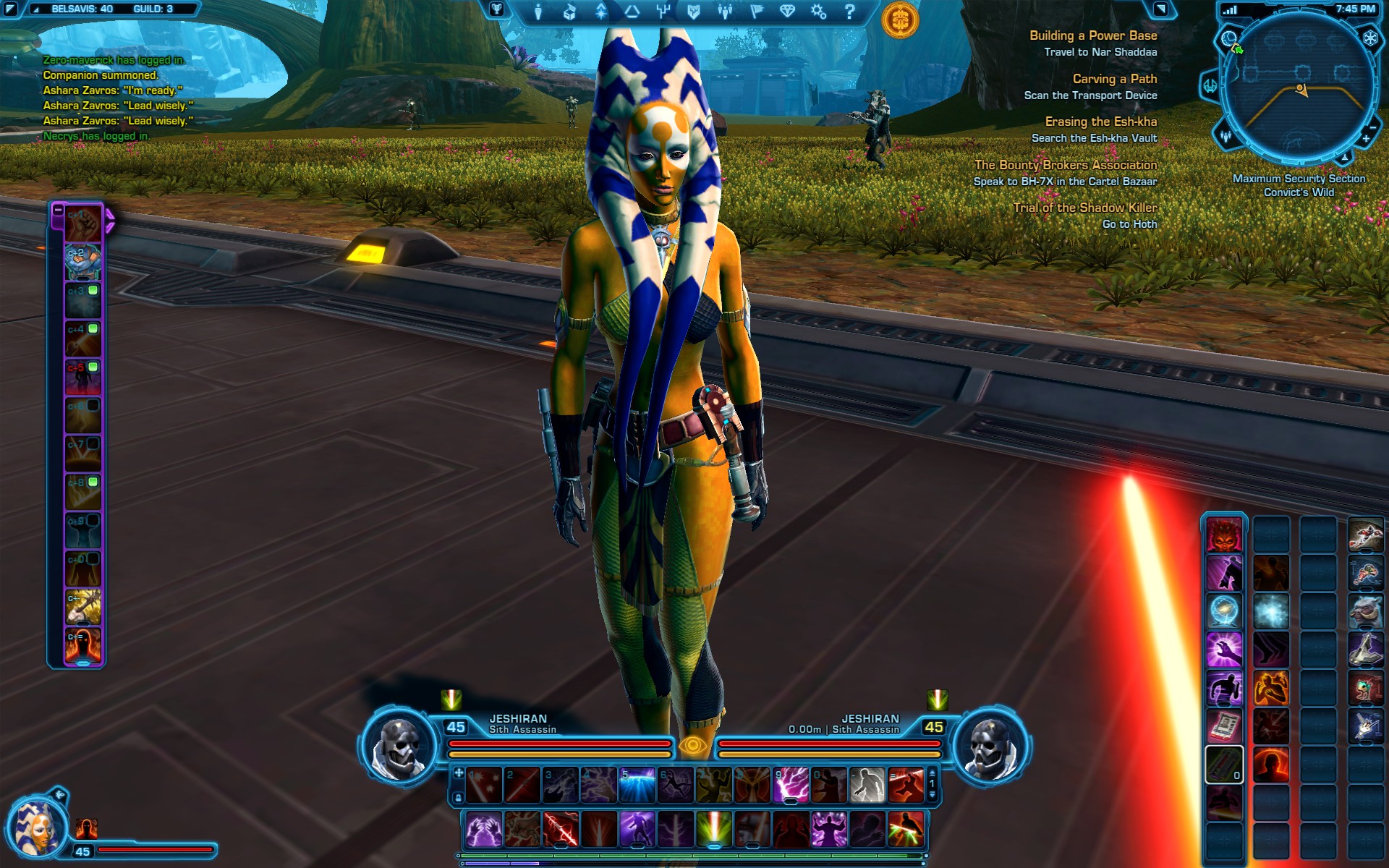Open the character sheet from the top menu
Screen dimensions: 1389x868
538,12
